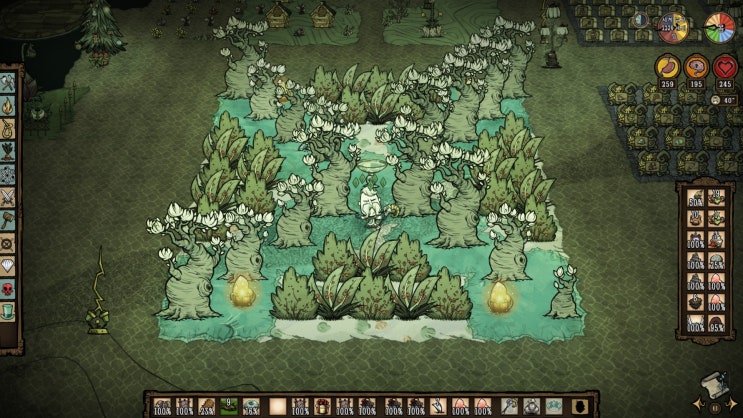
Task: Click the pause button below the map
Action: click(x=715, y=408)
